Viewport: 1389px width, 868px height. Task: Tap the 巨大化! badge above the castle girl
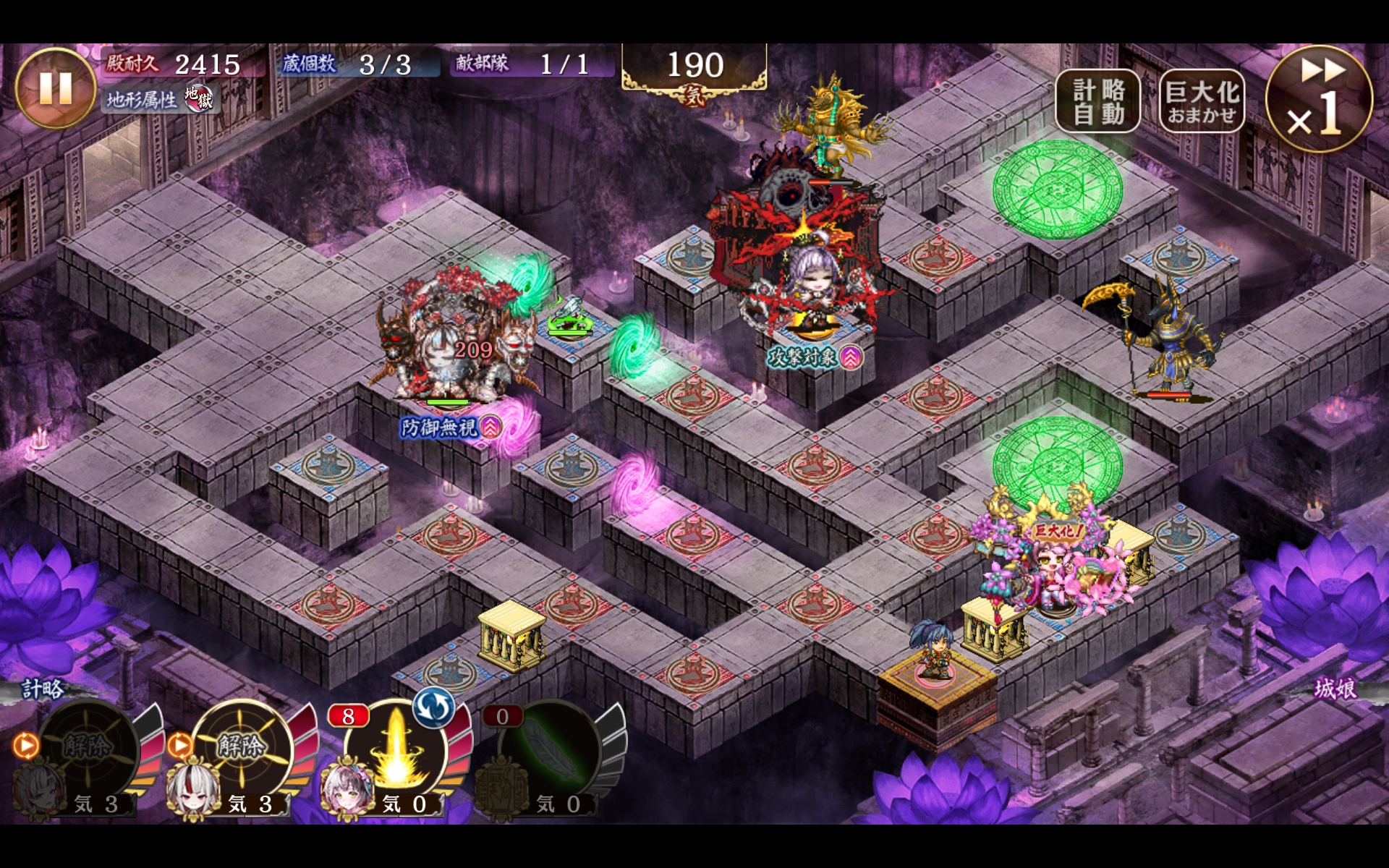(x=1058, y=532)
